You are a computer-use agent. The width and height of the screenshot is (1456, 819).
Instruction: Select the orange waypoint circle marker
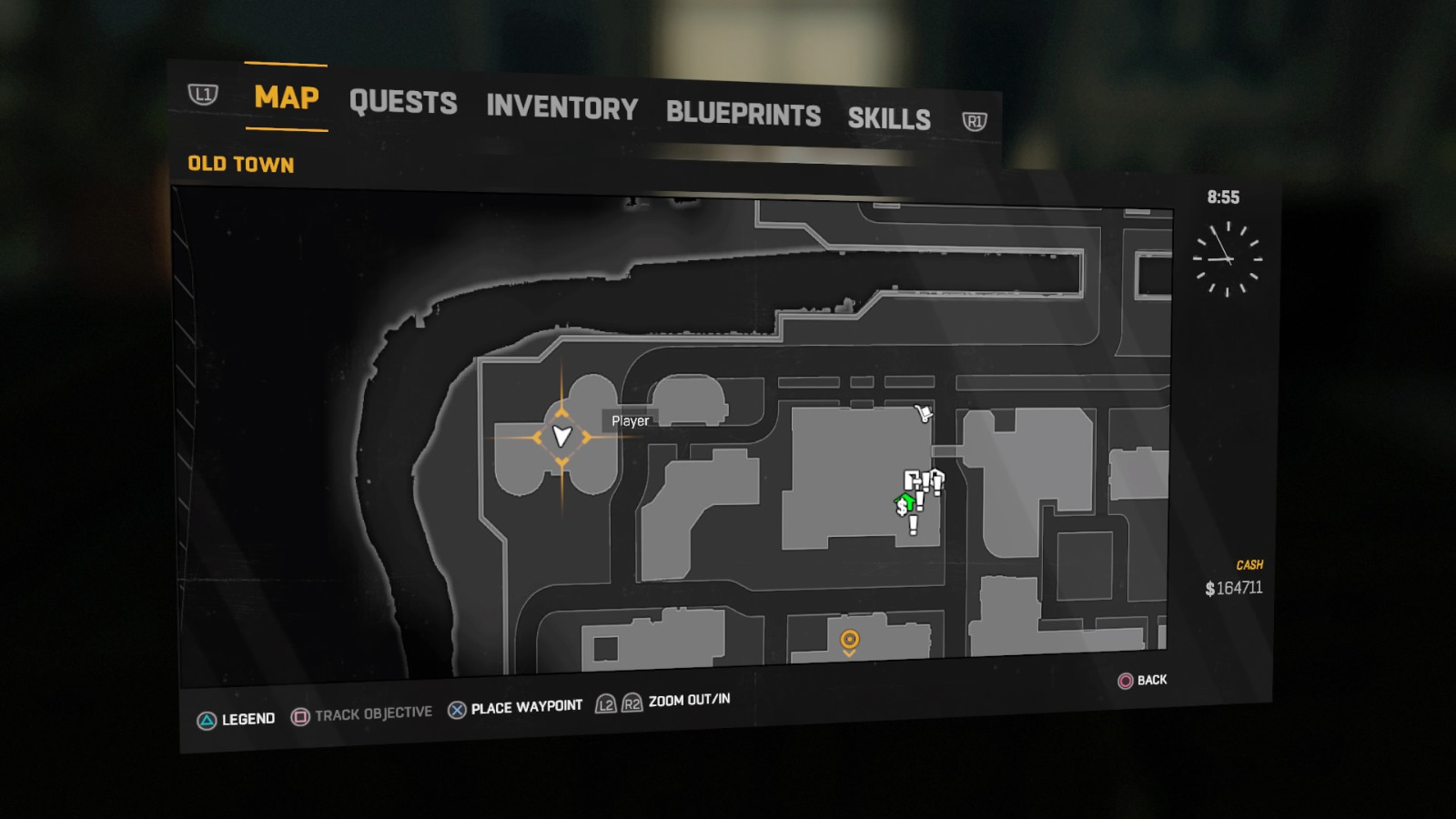tap(851, 640)
